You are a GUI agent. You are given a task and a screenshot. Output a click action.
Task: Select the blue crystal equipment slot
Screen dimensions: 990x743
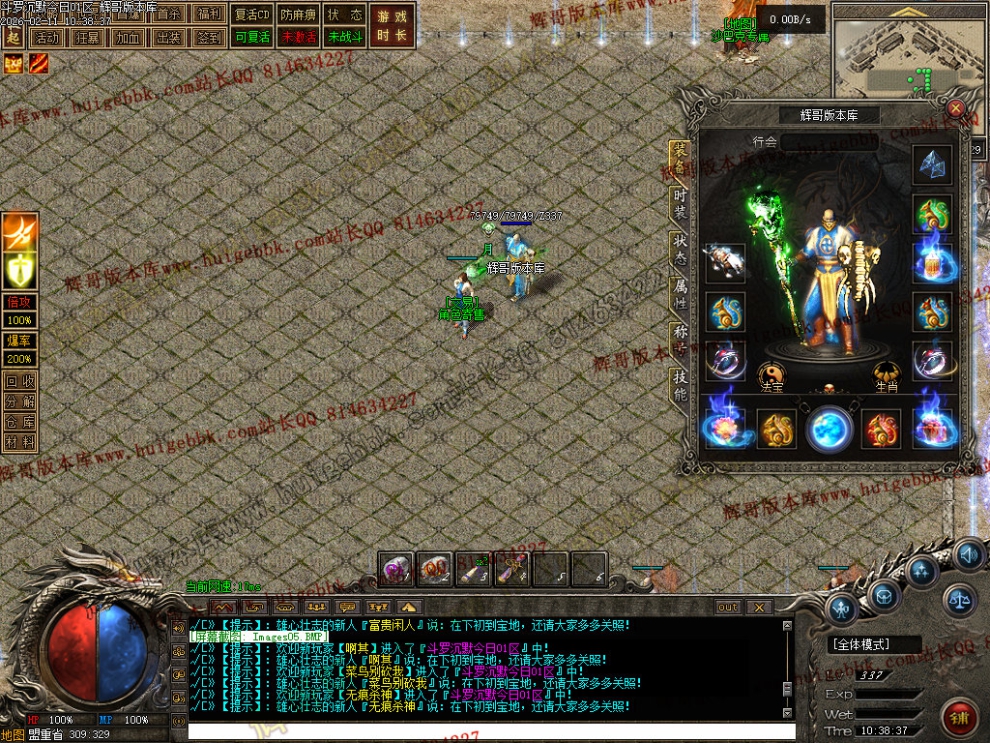(932, 166)
